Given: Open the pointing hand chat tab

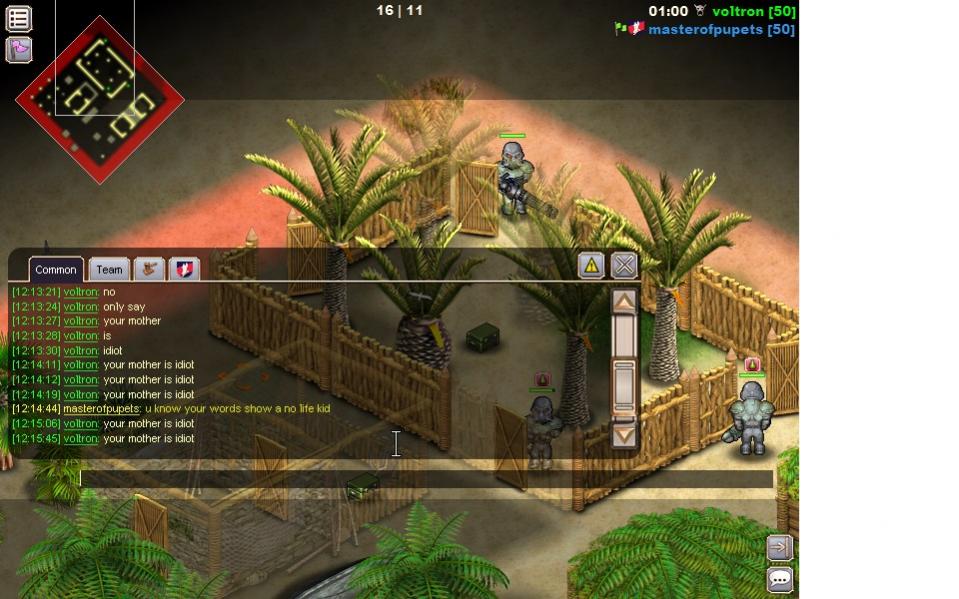Looking at the screenshot, I should (150, 268).
